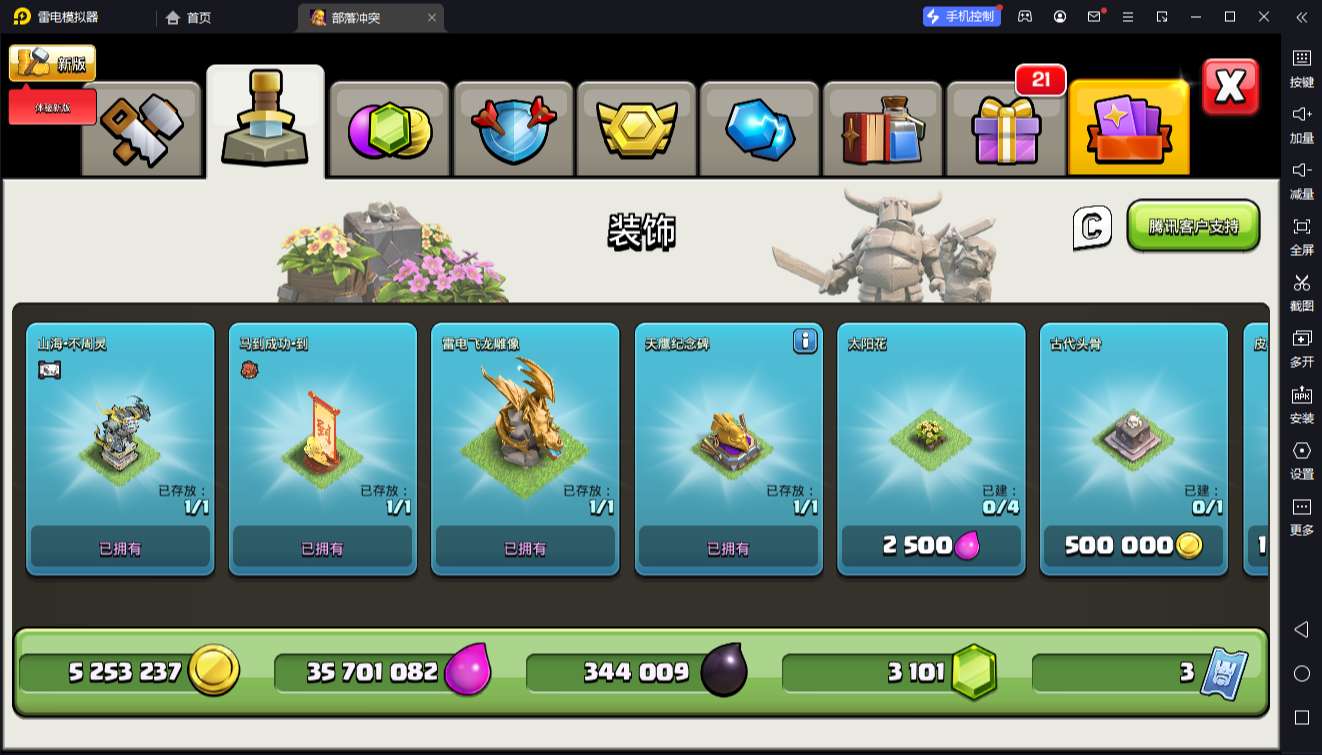Select the blue crystal ore tab

coord(760,130)
